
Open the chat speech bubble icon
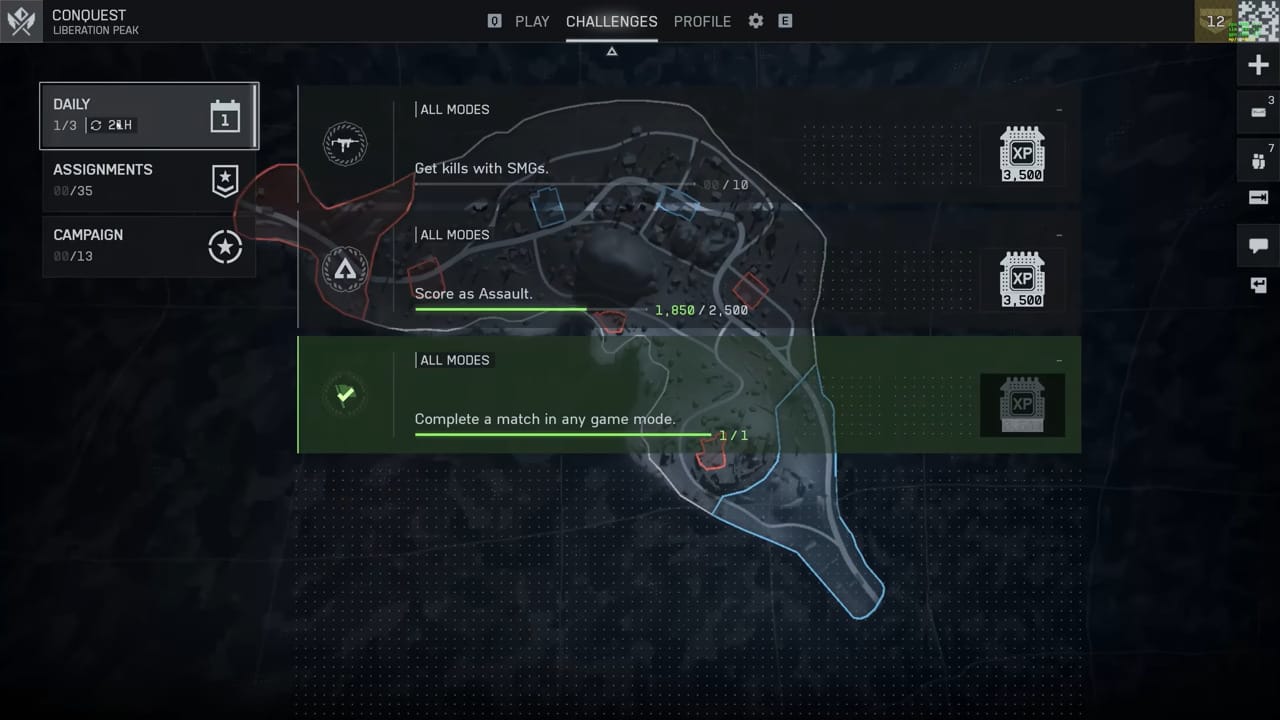pos(1258,245)
